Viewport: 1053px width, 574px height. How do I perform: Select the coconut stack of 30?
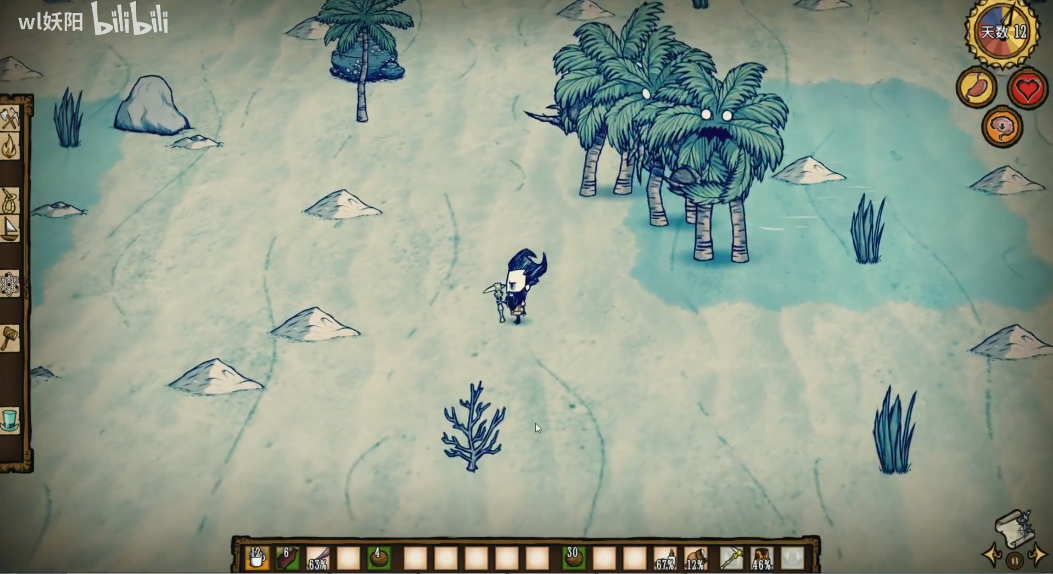pos(573,558)
